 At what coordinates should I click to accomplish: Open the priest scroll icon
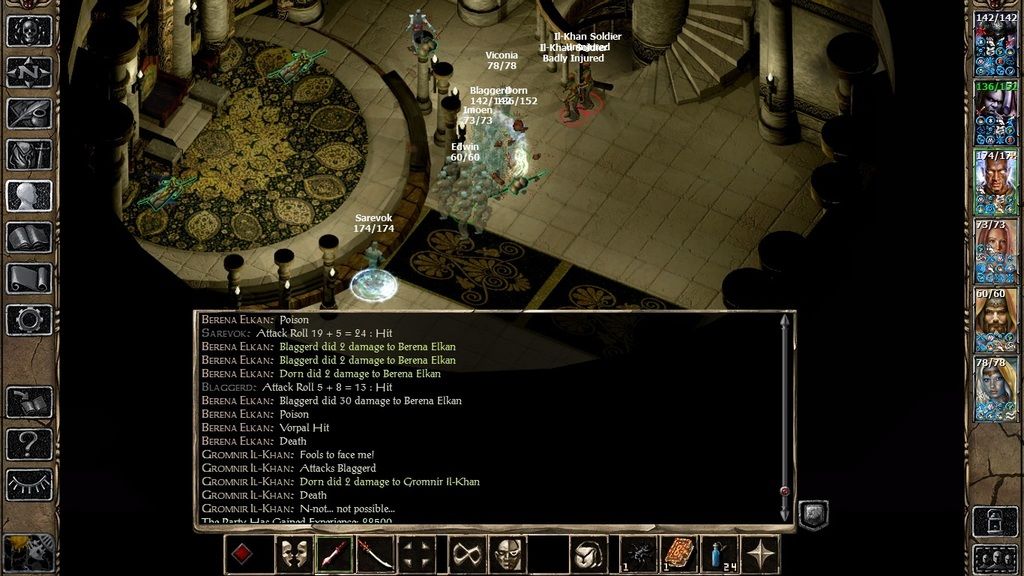click(29, 278)
